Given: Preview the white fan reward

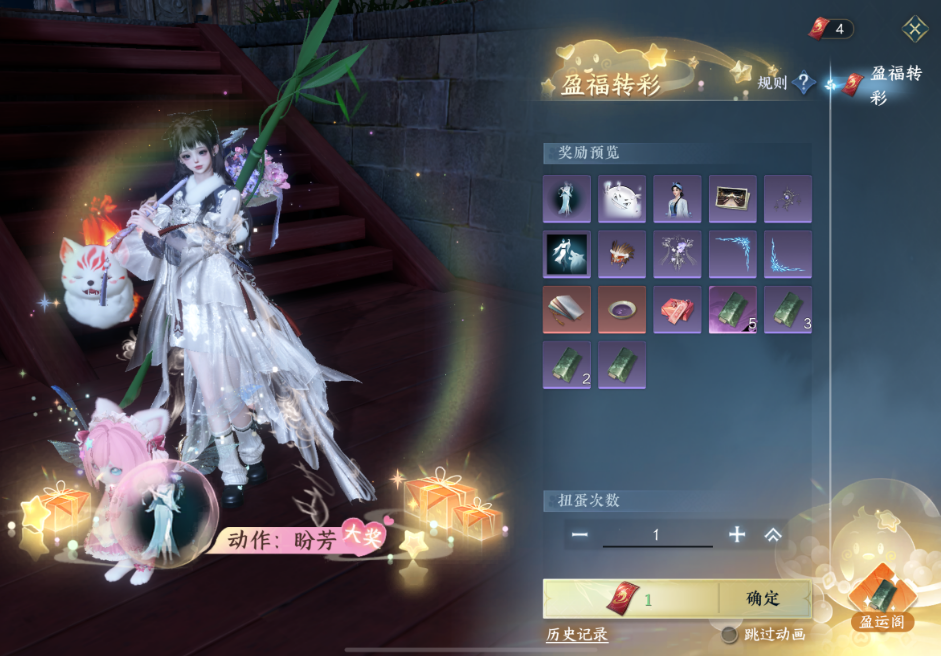Looking at the screenshot, I should click(622, 199).
